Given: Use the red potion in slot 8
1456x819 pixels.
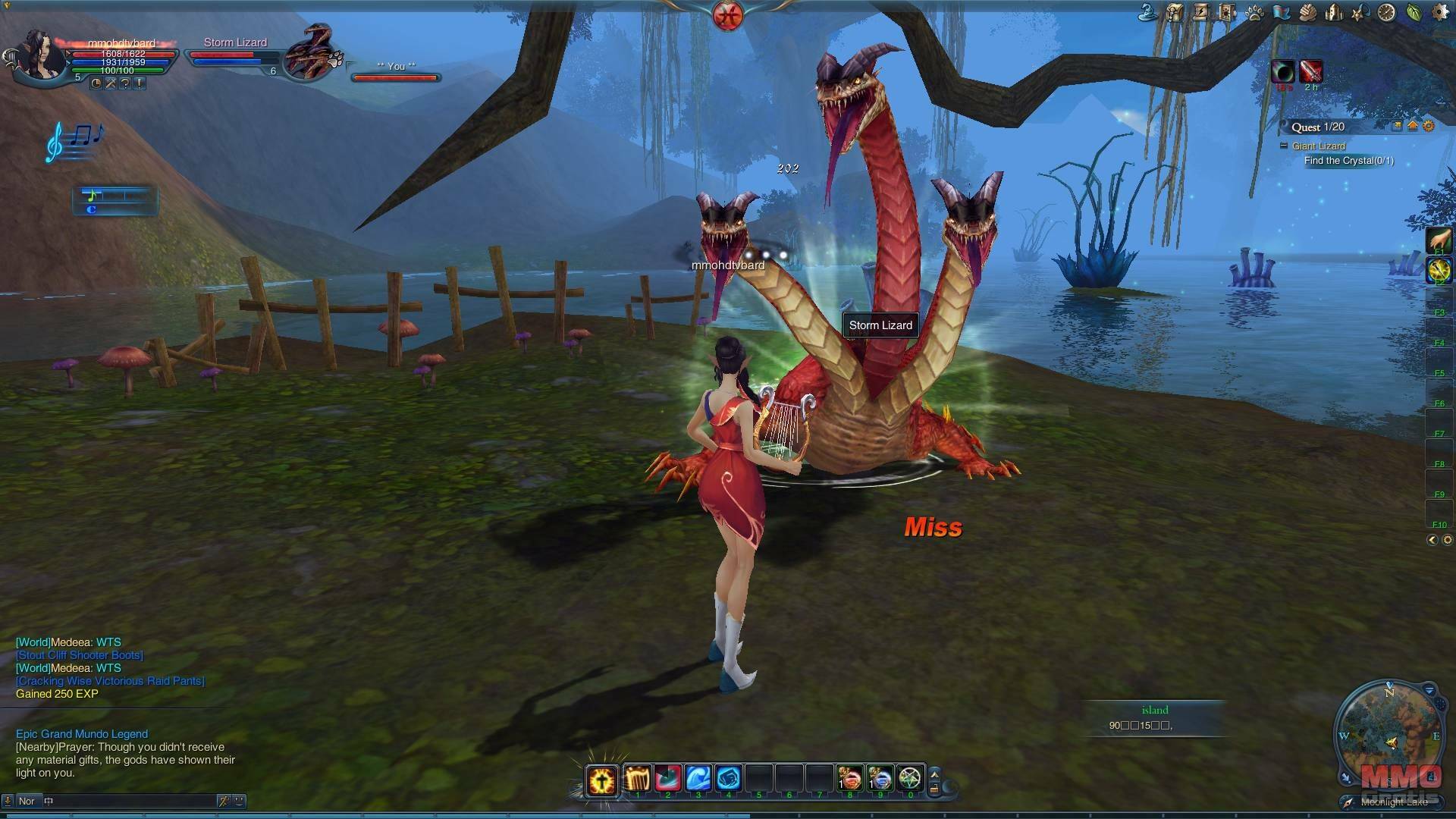Looking at the screenshot, I should click(x=849, y=779).
